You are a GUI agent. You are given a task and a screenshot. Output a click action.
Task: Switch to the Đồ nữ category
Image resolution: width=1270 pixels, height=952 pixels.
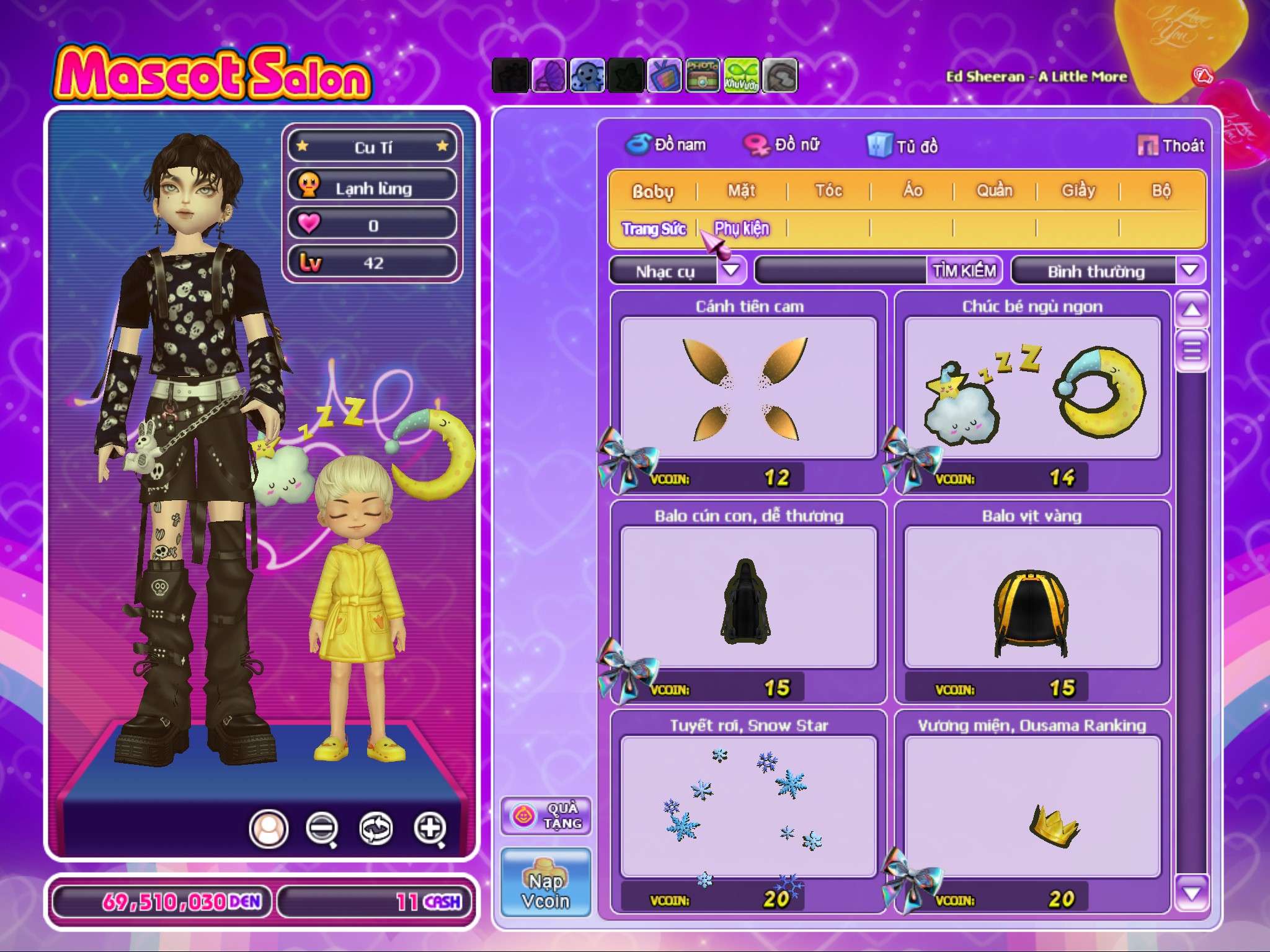point(783,145)
